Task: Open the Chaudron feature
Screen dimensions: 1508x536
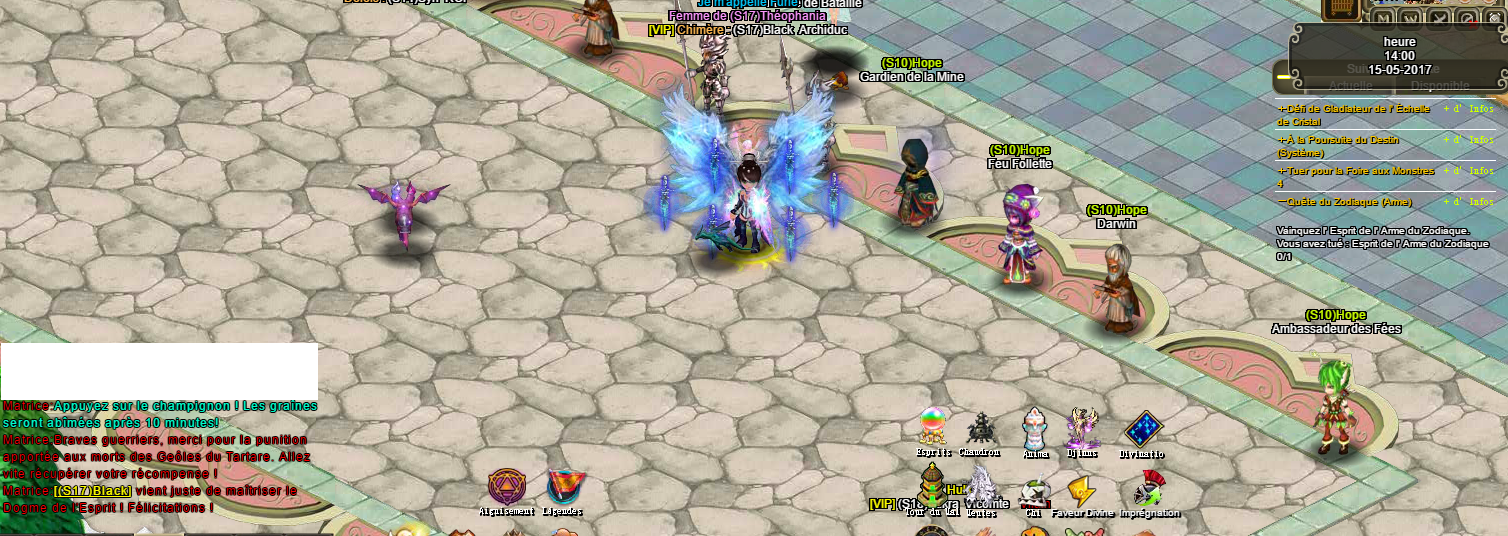Action: coord(980,429)
